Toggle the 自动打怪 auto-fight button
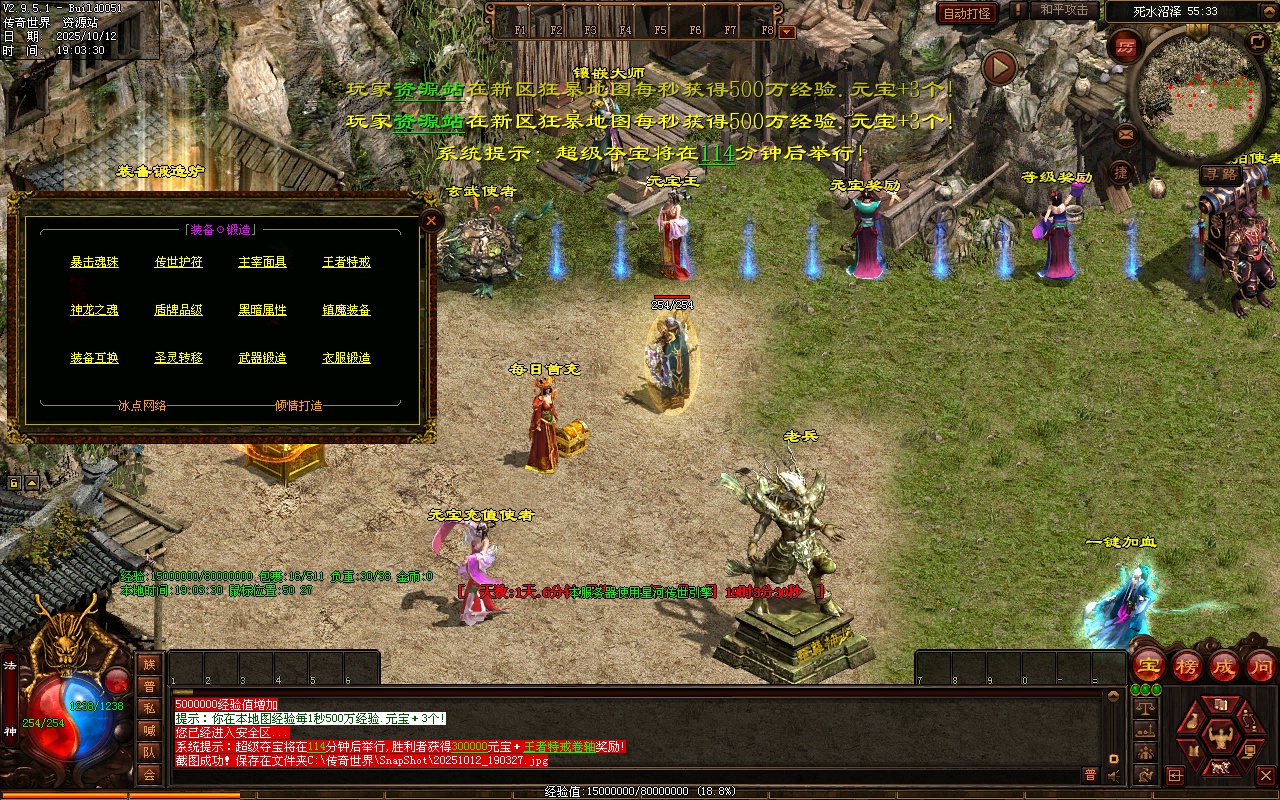Screen dimensions: 1280x800 pyautogui.click(x=967, y=13)
